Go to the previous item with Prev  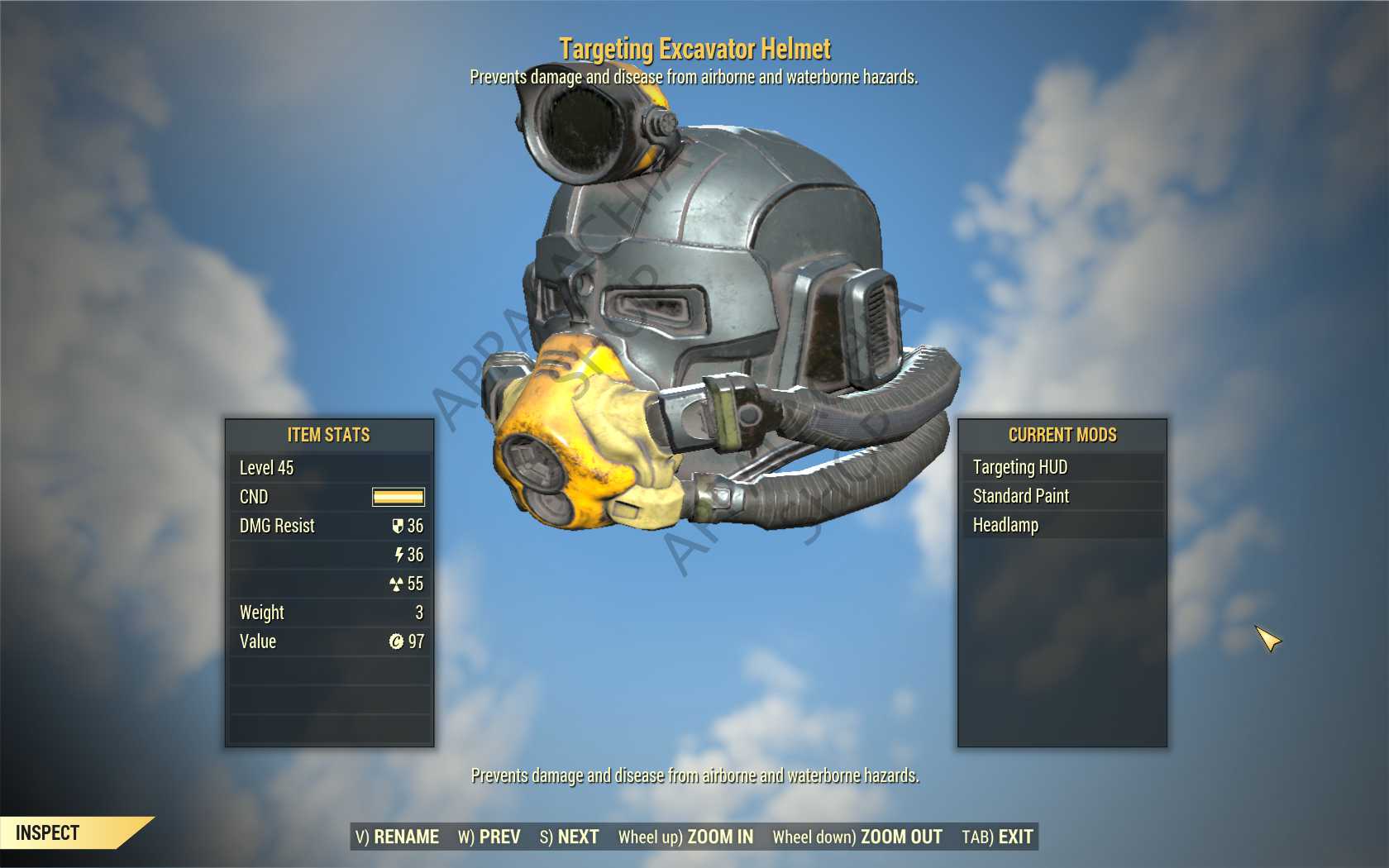[x=489, y=837]
